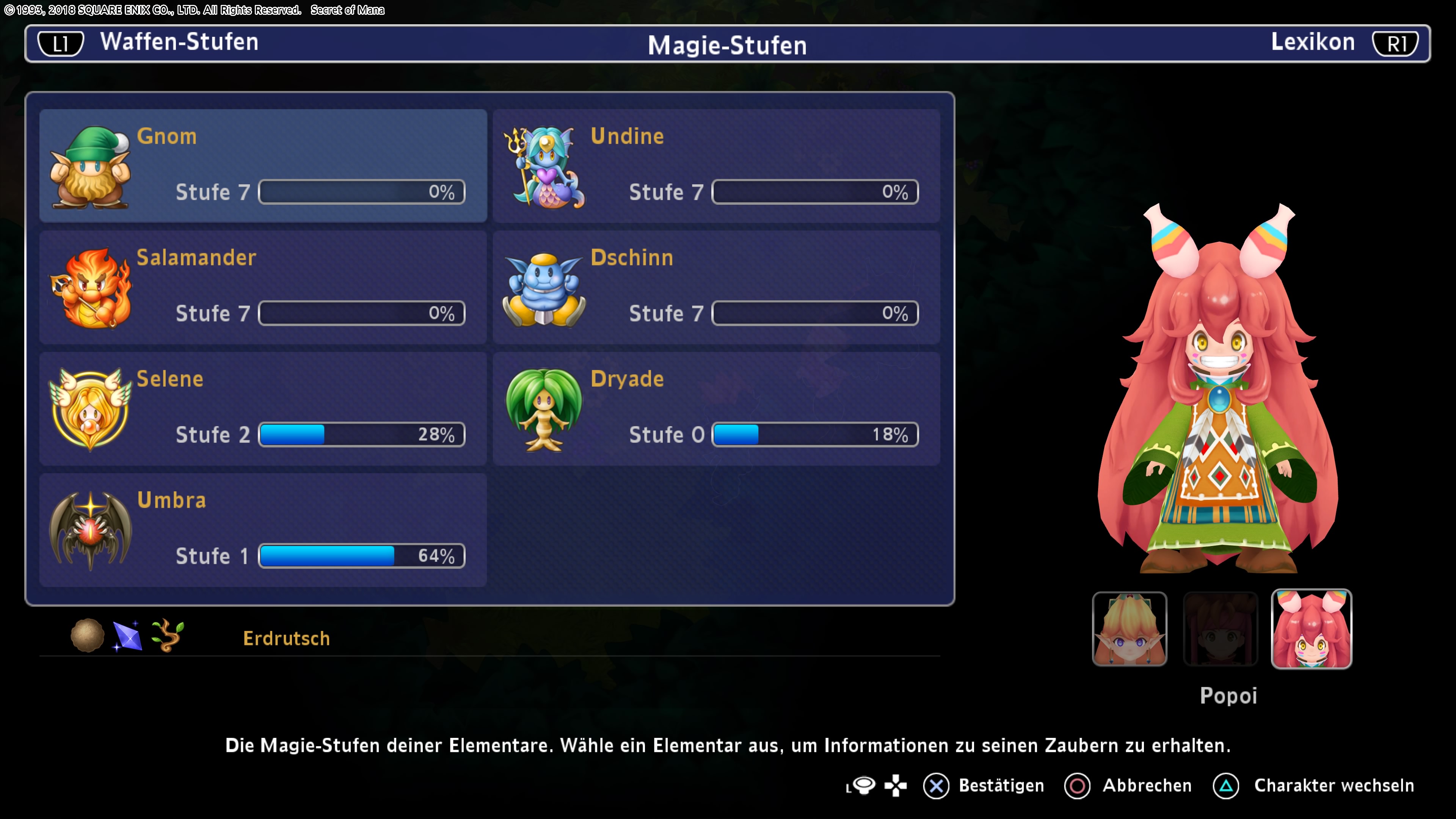Open the Dryade elemental entry
1456x819 pixels.
tap(716, 409)
